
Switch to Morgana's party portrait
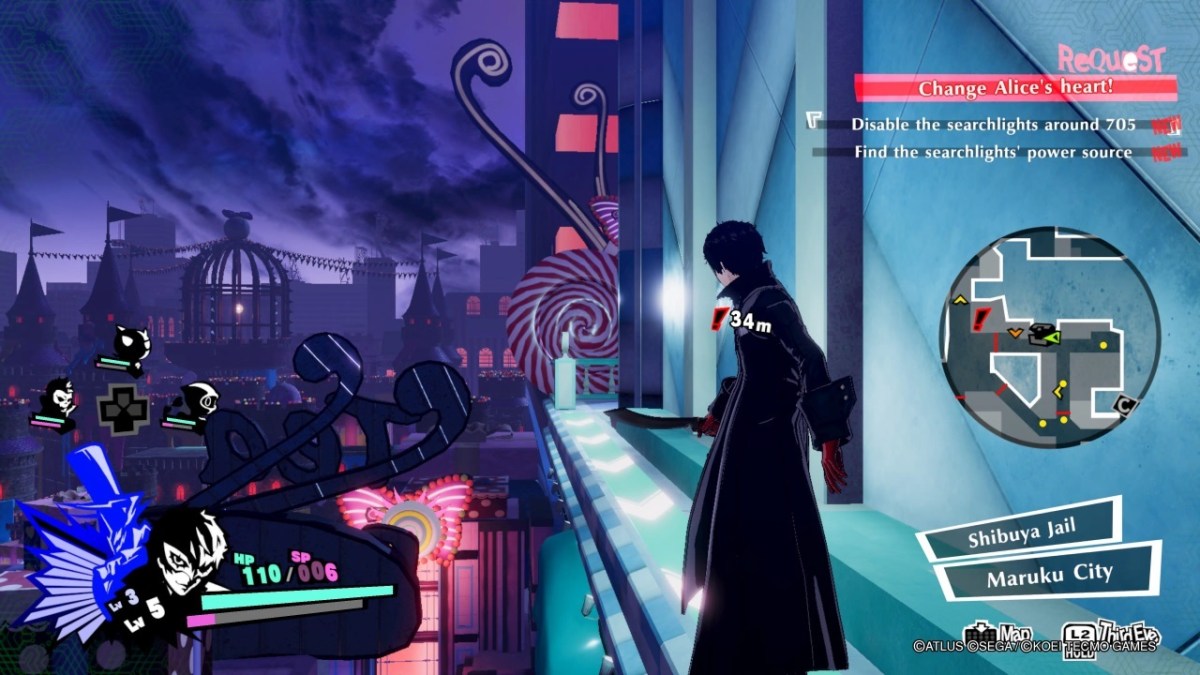tap(129, 347)
